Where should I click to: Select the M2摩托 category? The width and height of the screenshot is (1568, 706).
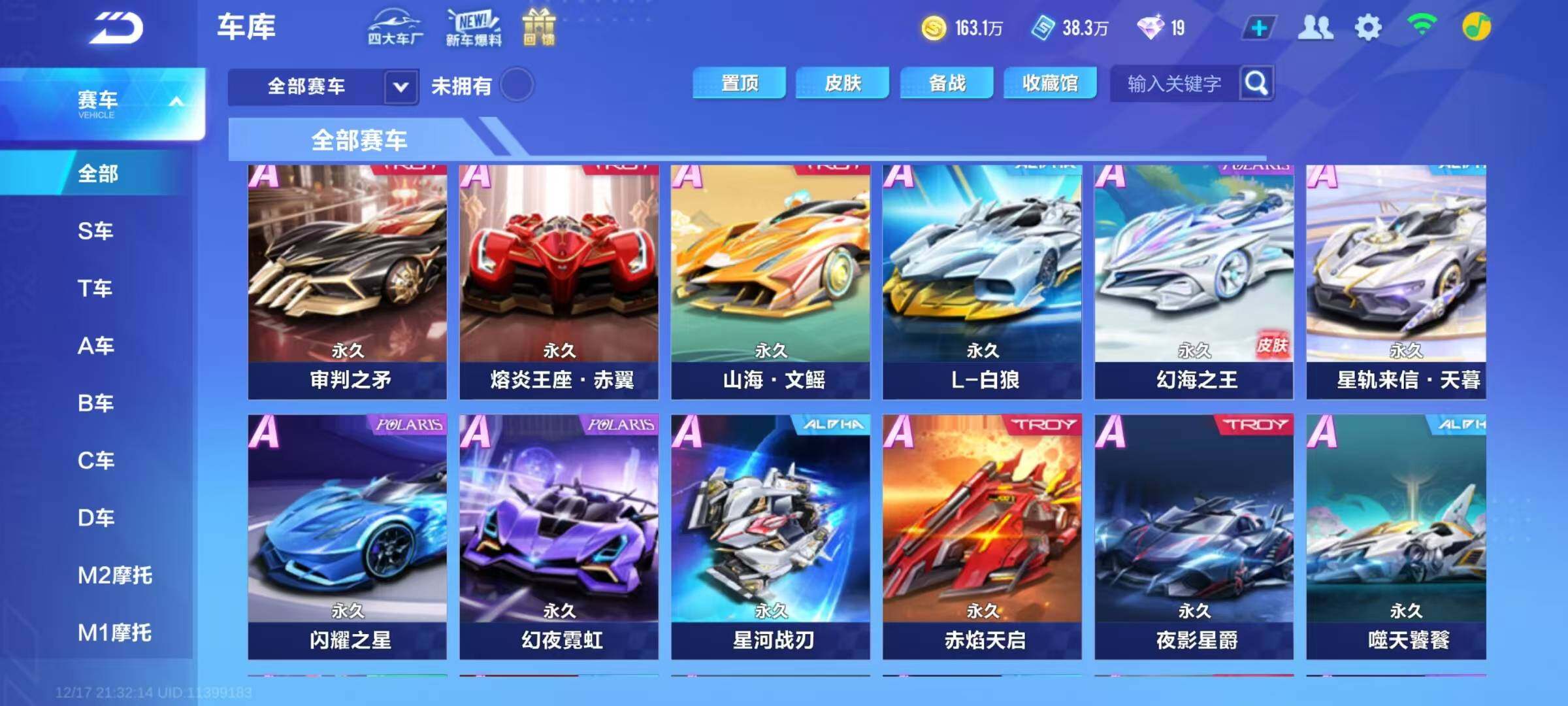pos(114,575)
